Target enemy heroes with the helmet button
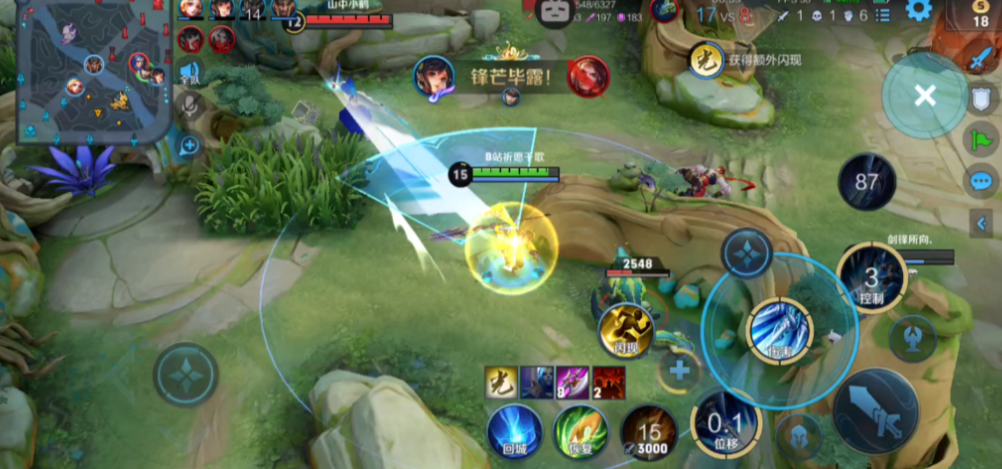Screen dimensions: 1002x469 (799, 437)
